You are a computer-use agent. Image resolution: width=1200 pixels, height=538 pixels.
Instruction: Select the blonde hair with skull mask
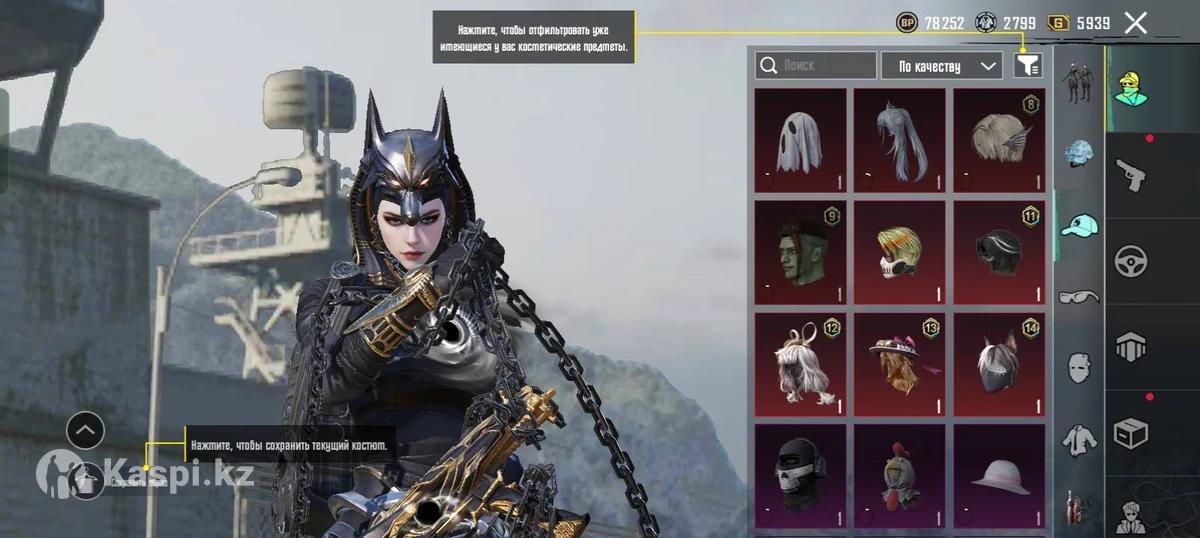[899, 252]
